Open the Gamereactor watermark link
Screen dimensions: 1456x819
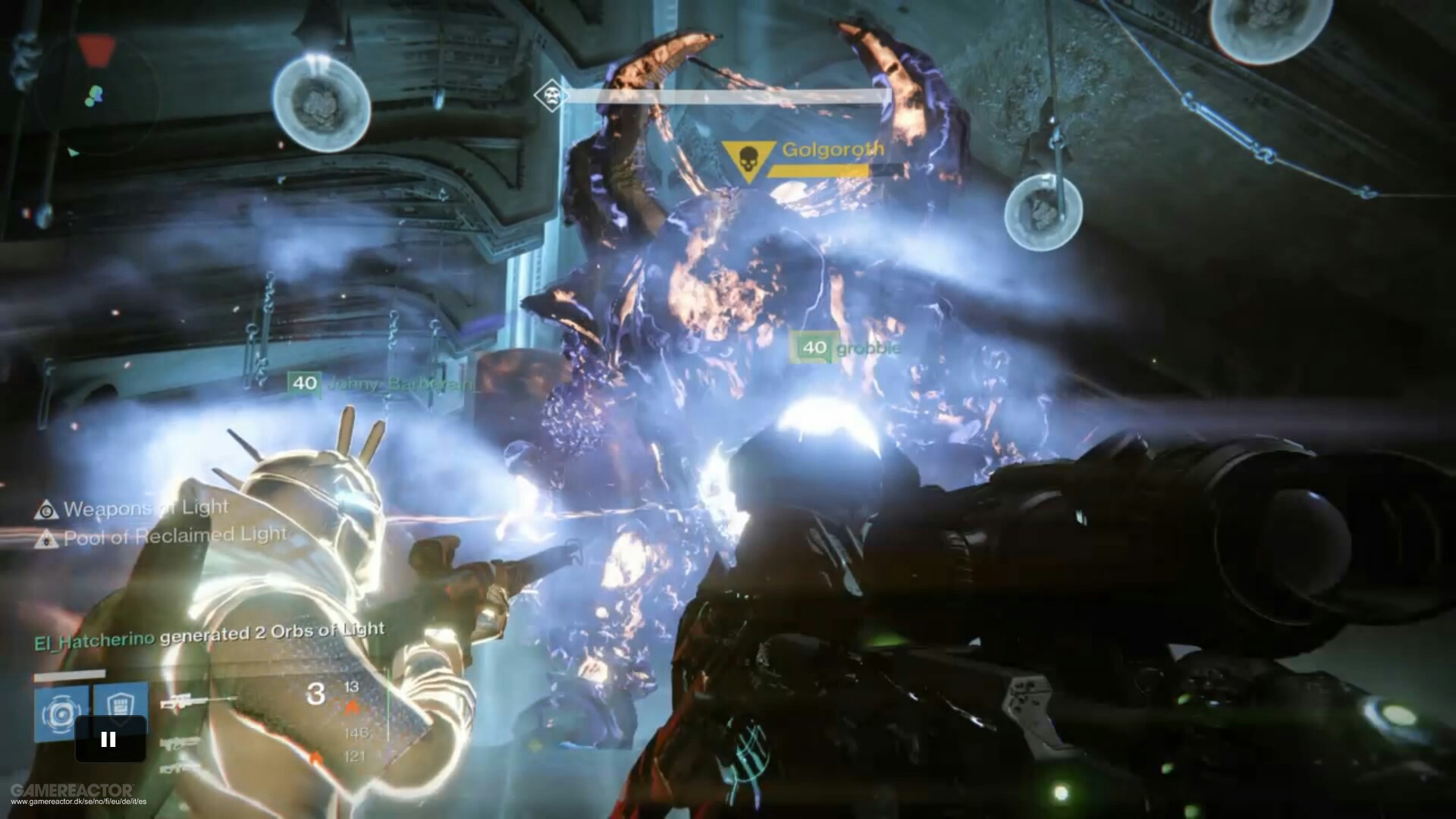74,794
